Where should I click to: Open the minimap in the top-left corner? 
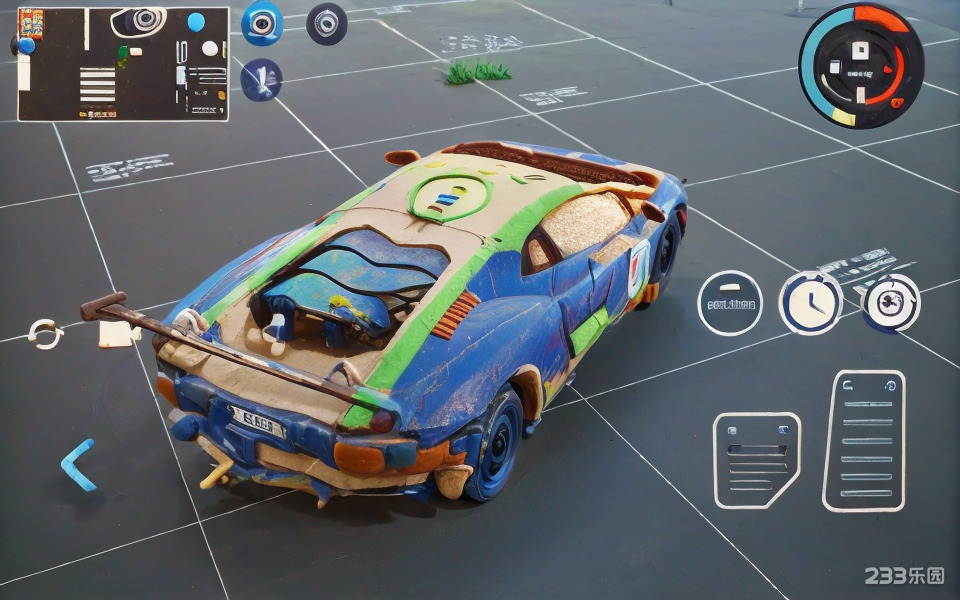[122, 64]
